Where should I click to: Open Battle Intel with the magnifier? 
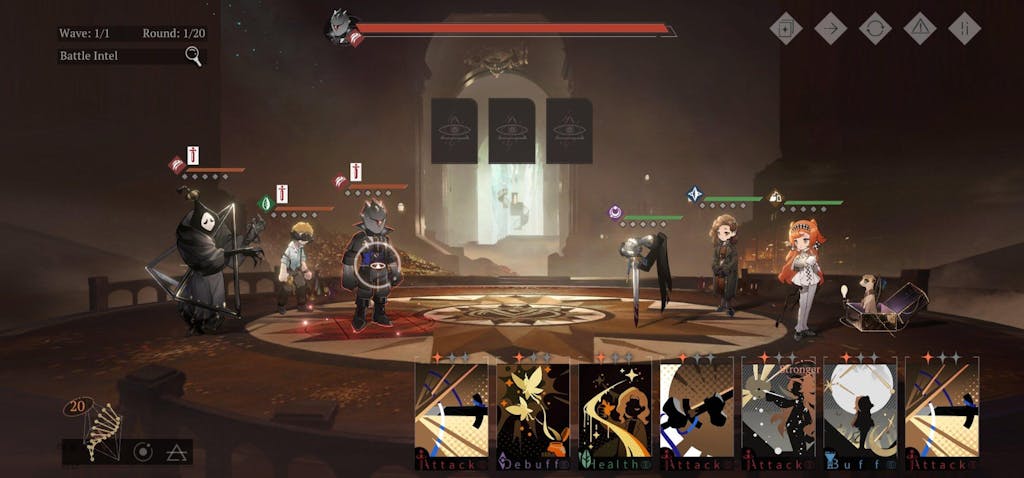pos(194,56)
